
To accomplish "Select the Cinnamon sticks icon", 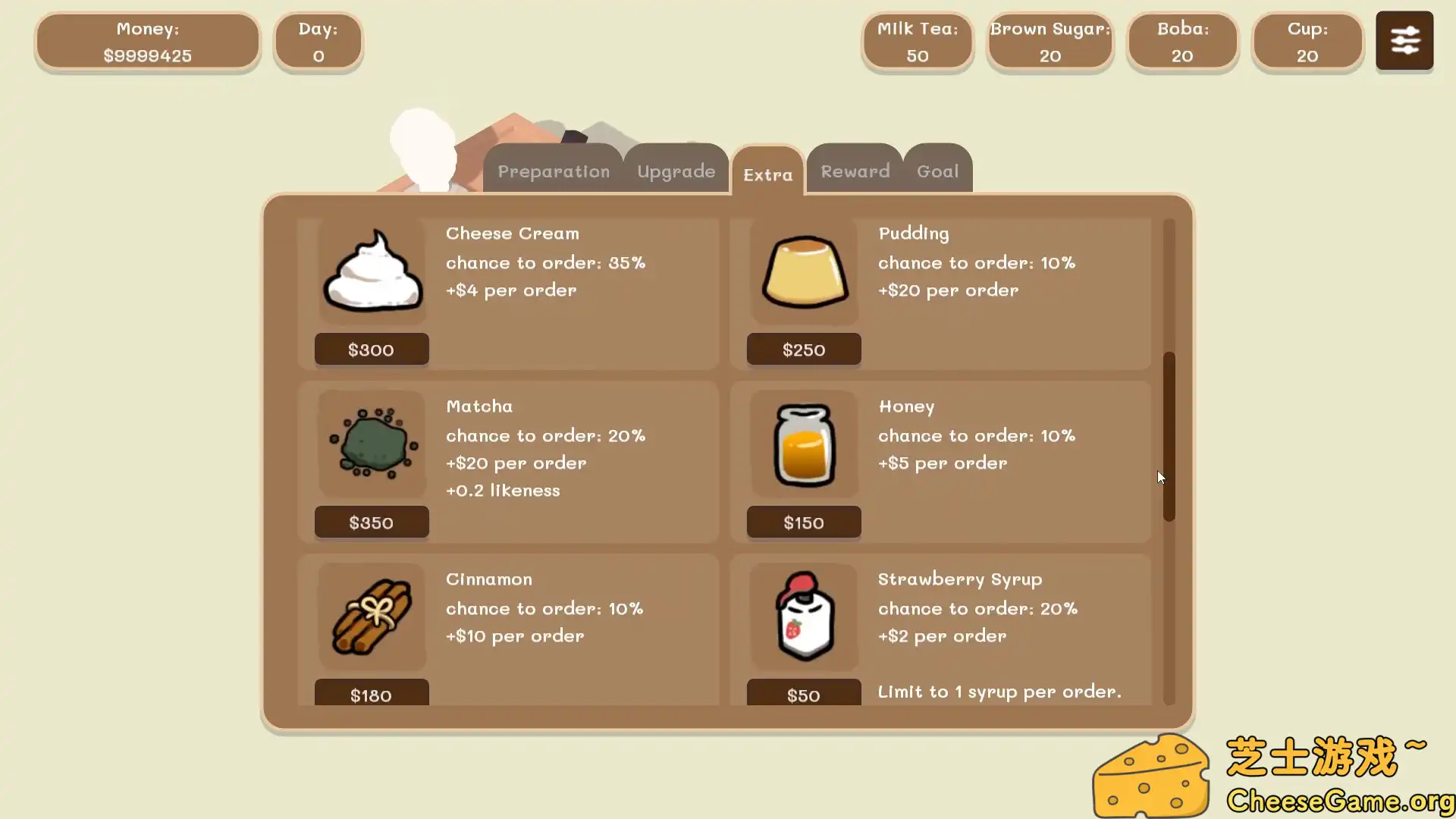I will click(371, 617).
